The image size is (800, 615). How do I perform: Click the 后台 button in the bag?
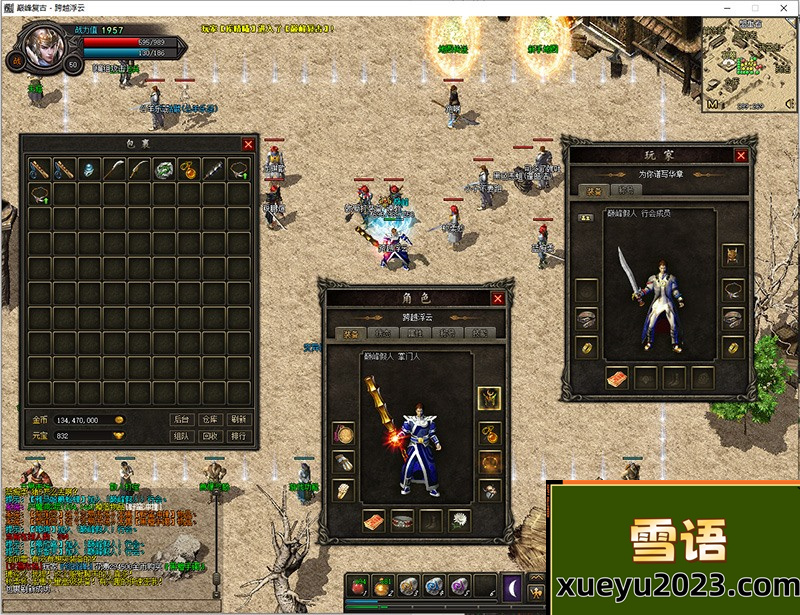[181, 420]
